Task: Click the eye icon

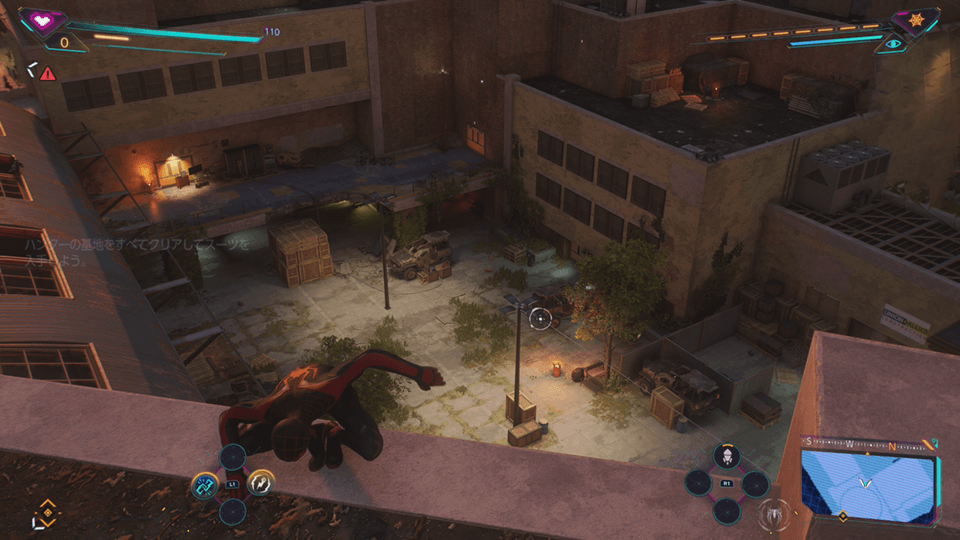Action: 892,44
